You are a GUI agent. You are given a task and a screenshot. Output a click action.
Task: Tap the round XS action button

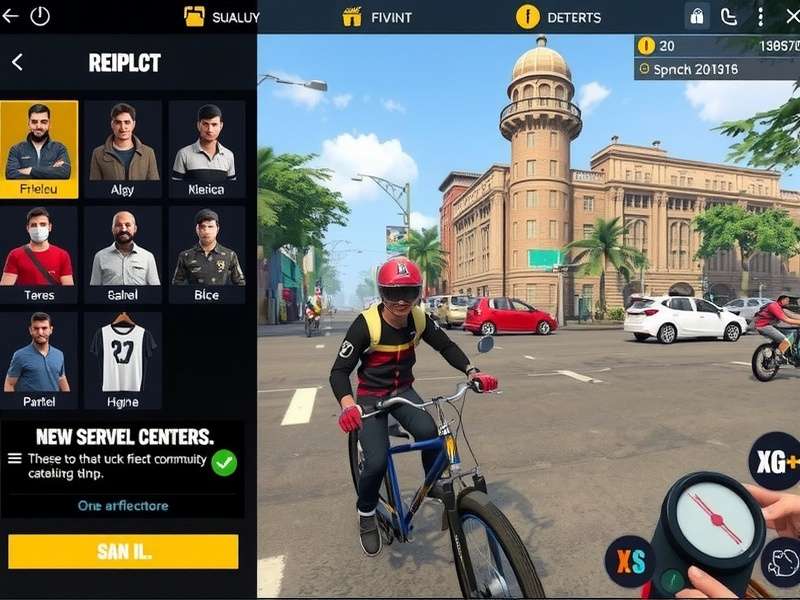pyautogui.click(x=630, y=562)
